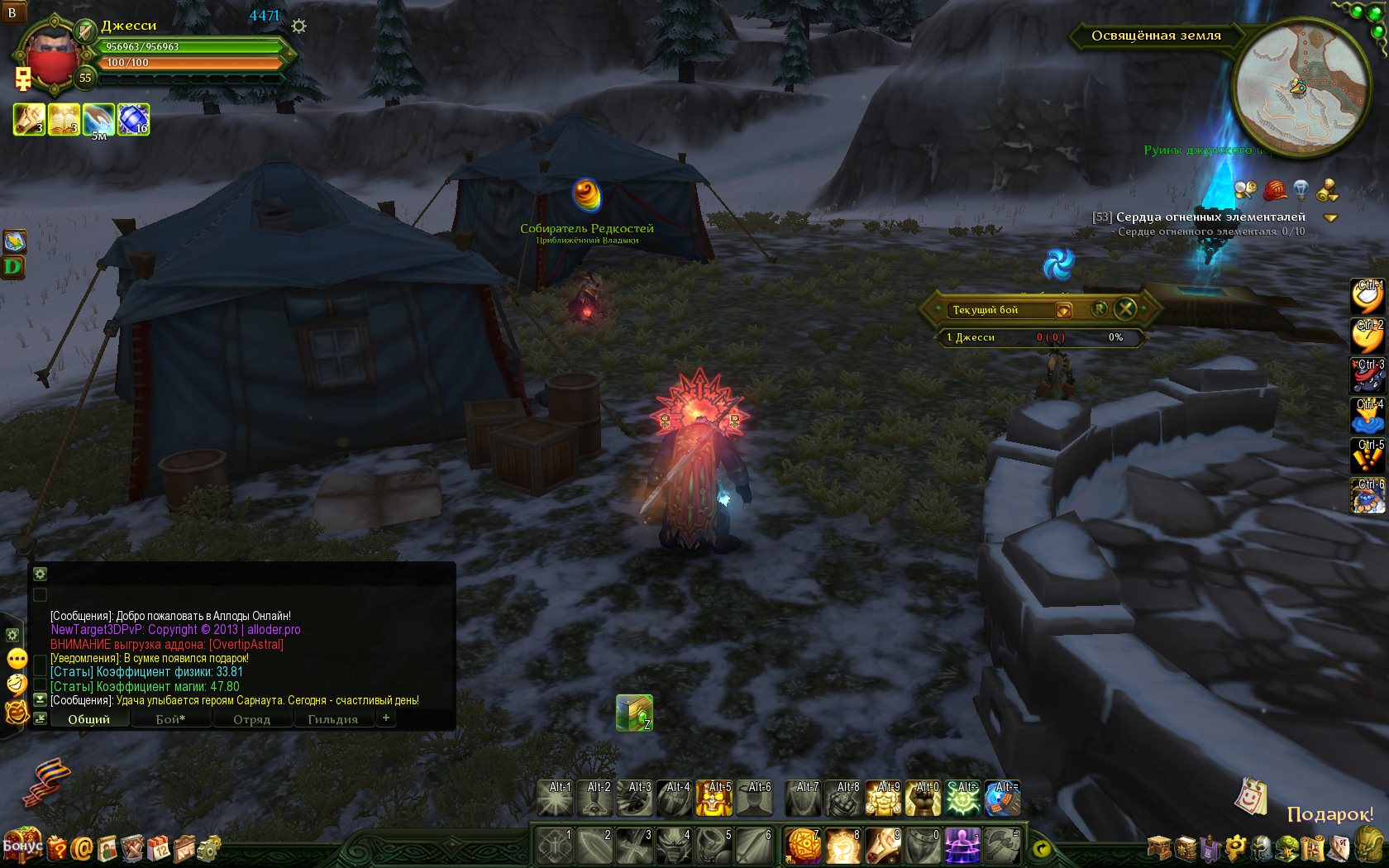
Task: Activate the golden skull ability on Alt-5
Action: click(714, 799)
